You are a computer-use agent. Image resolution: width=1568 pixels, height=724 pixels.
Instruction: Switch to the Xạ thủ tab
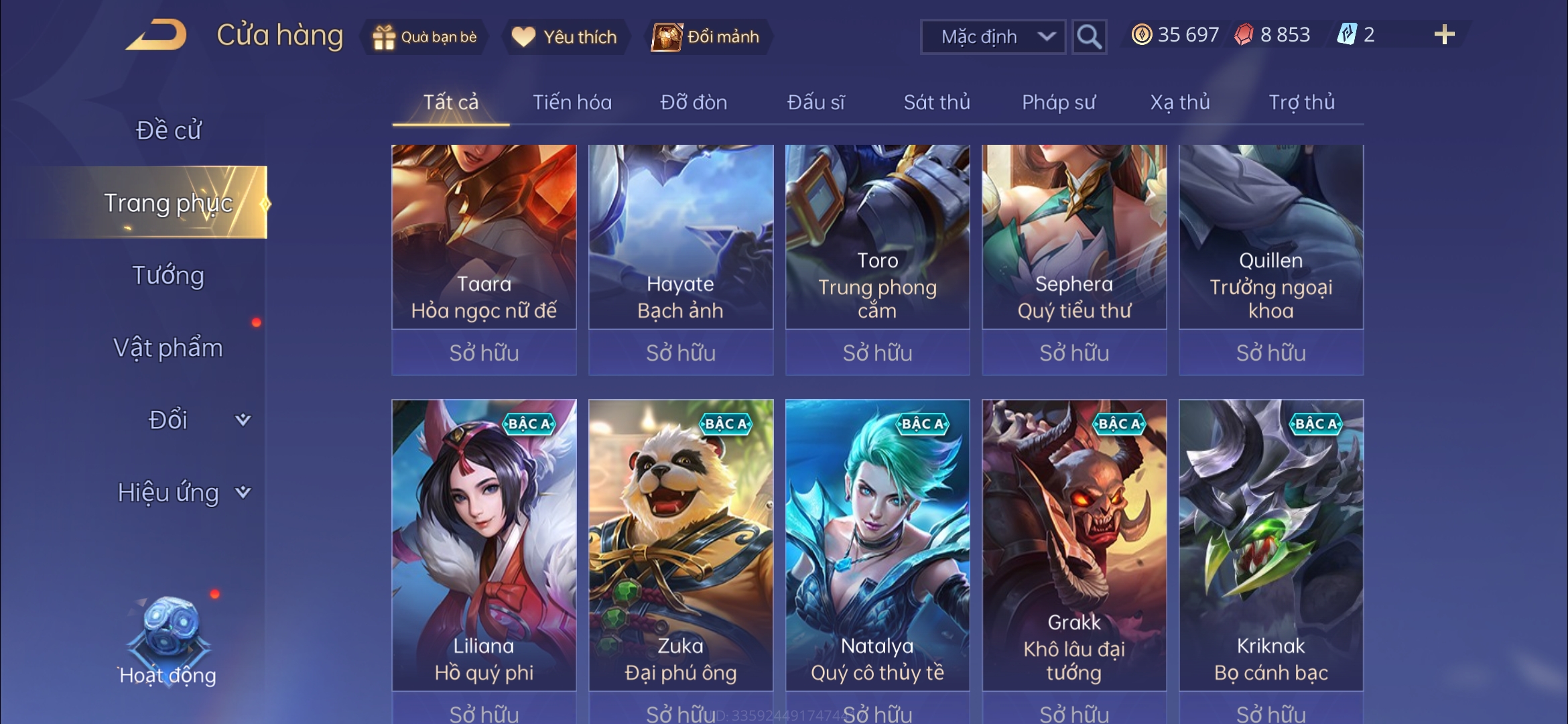click(1181, 102)
